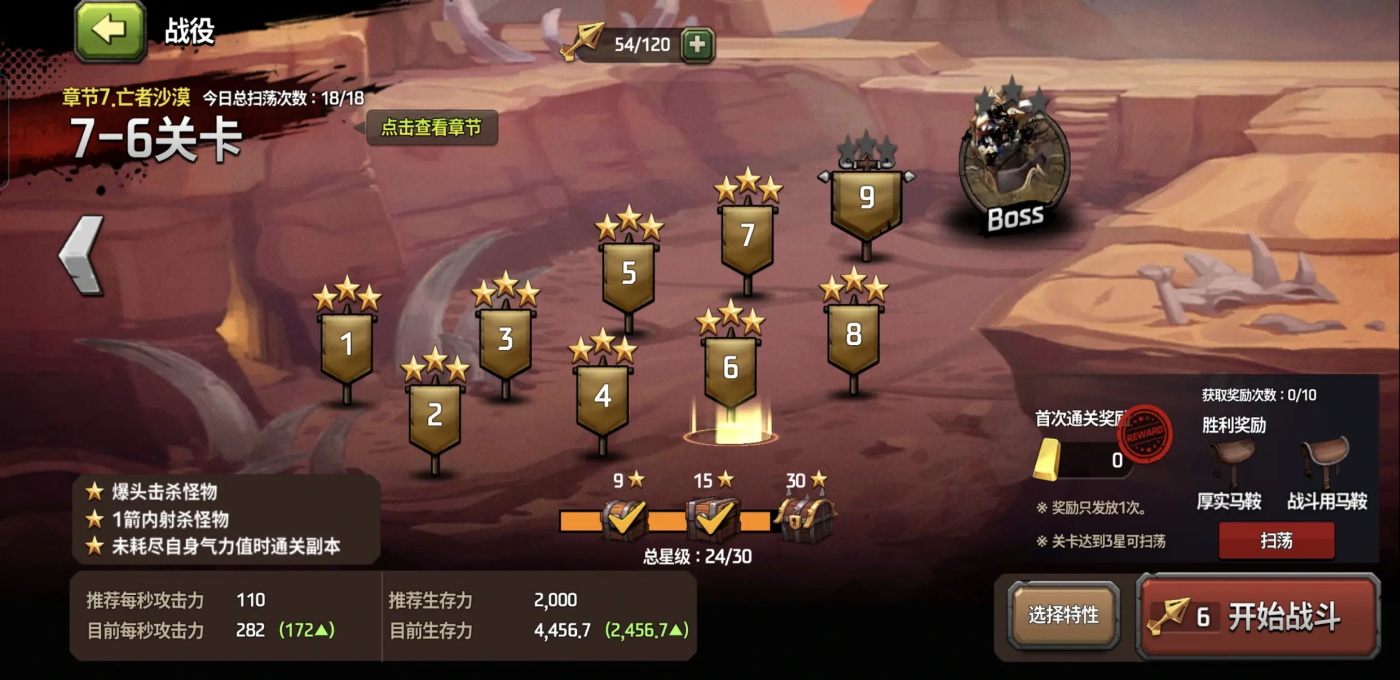The height and width of the screenshot is (680, 1400).
Task: Open 选择特性 trait selection
Action: (x=1063, y=616)
